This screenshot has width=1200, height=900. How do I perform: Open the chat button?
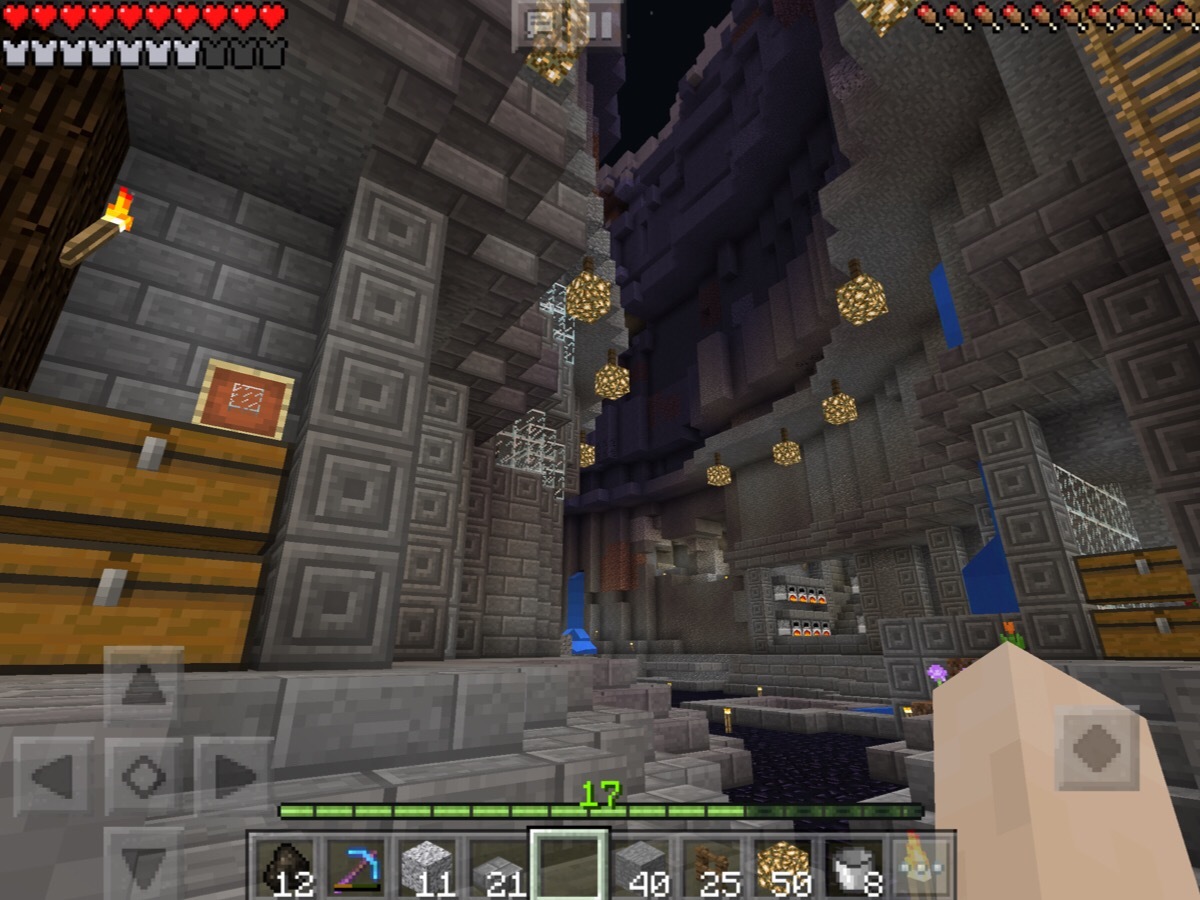point(543,25)
